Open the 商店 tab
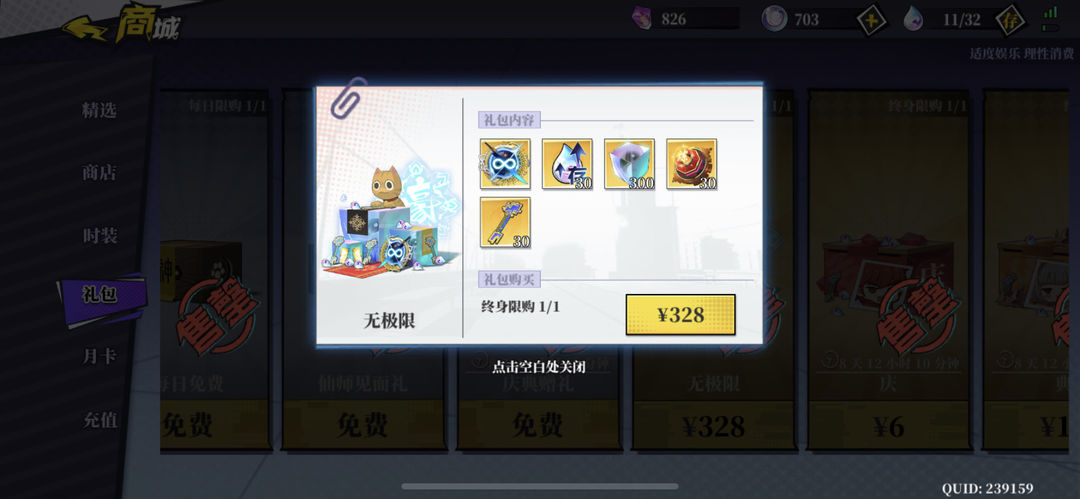Viewport: 1080px width, 499px height. 99,172
